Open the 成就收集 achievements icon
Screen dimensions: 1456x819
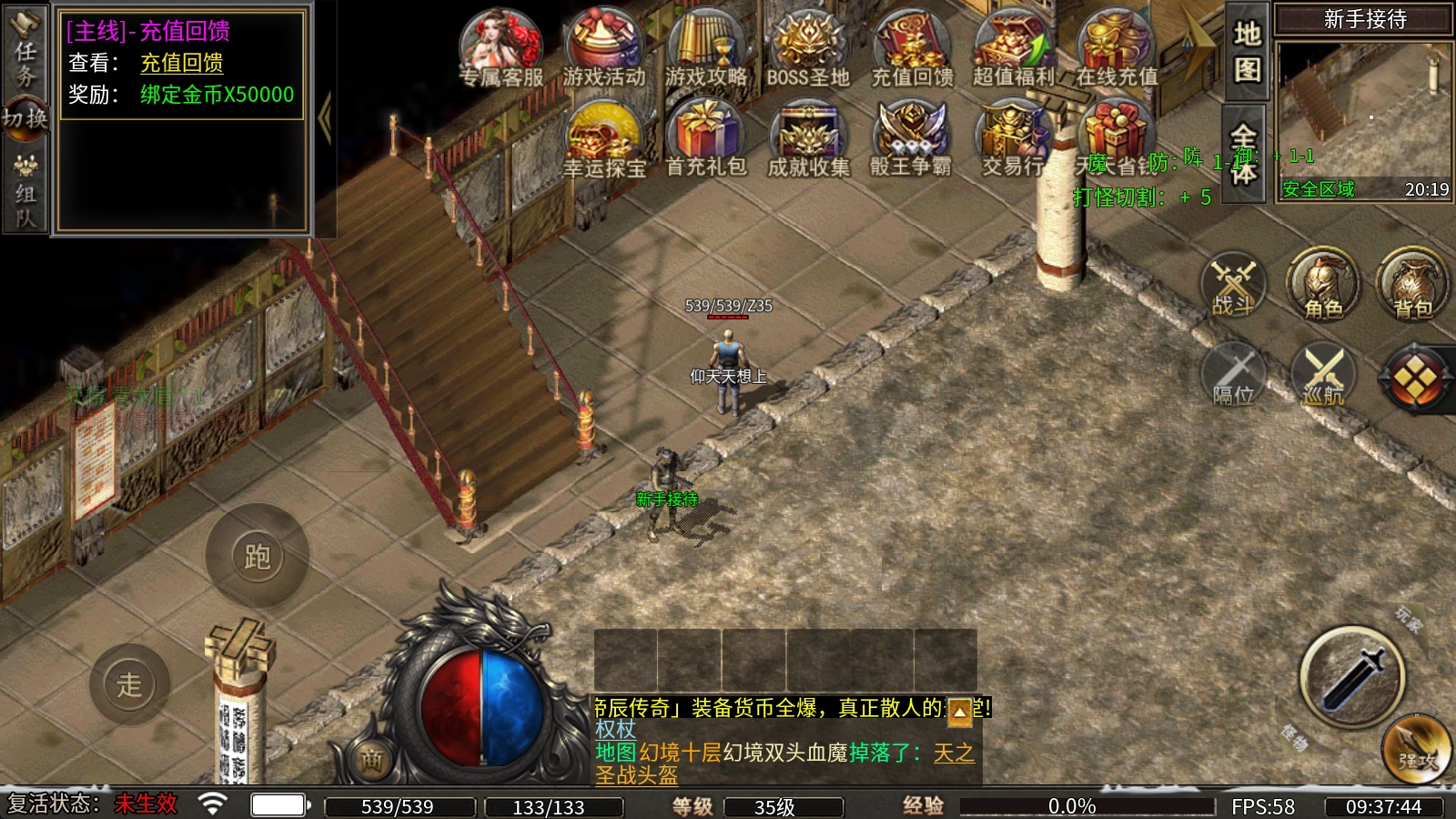coord(808,139)
